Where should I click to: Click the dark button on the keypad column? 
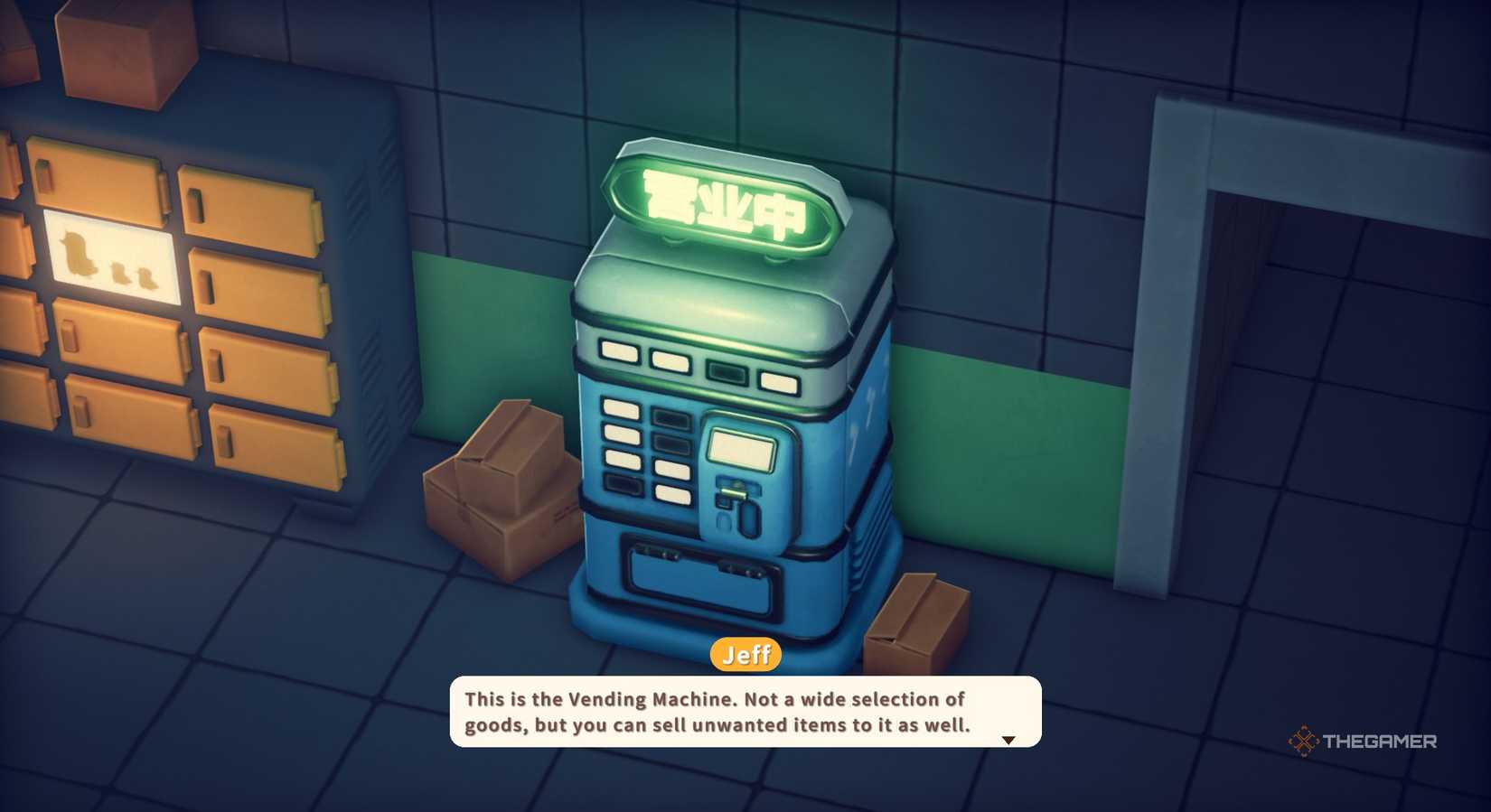(x=669, y=417)
